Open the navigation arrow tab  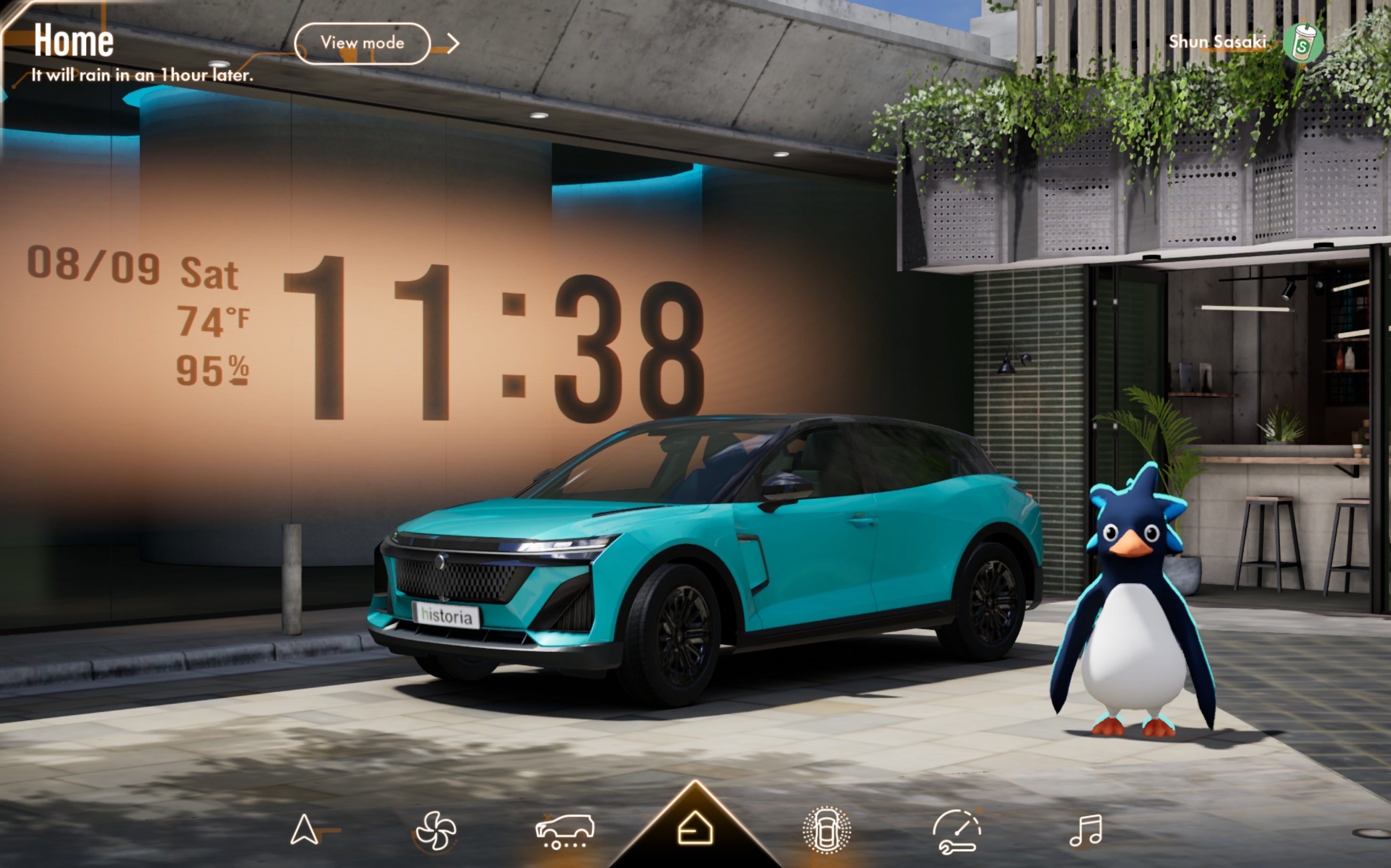(305, 830)
